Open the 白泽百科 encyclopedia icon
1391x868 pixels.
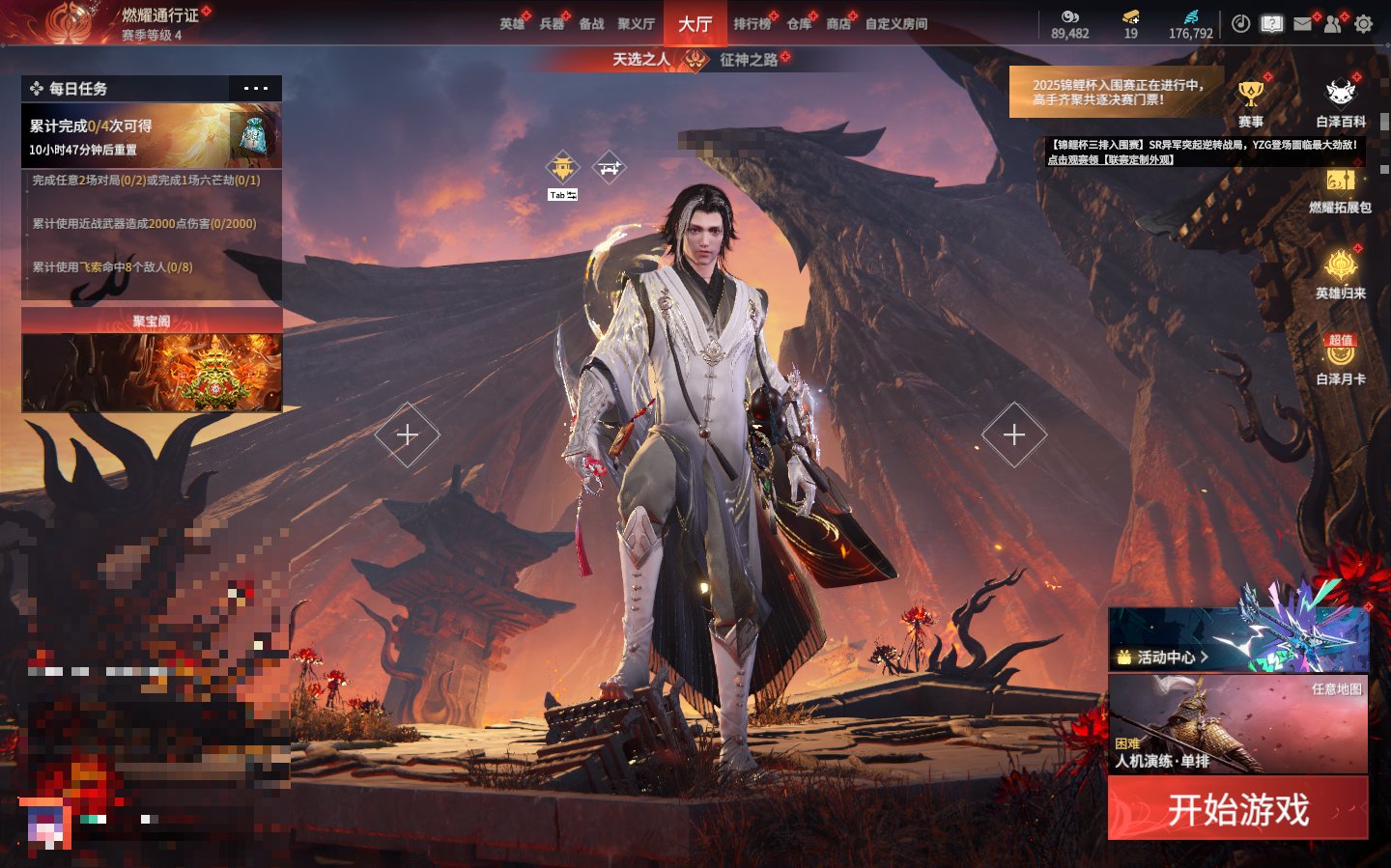tap(1341, 102)
